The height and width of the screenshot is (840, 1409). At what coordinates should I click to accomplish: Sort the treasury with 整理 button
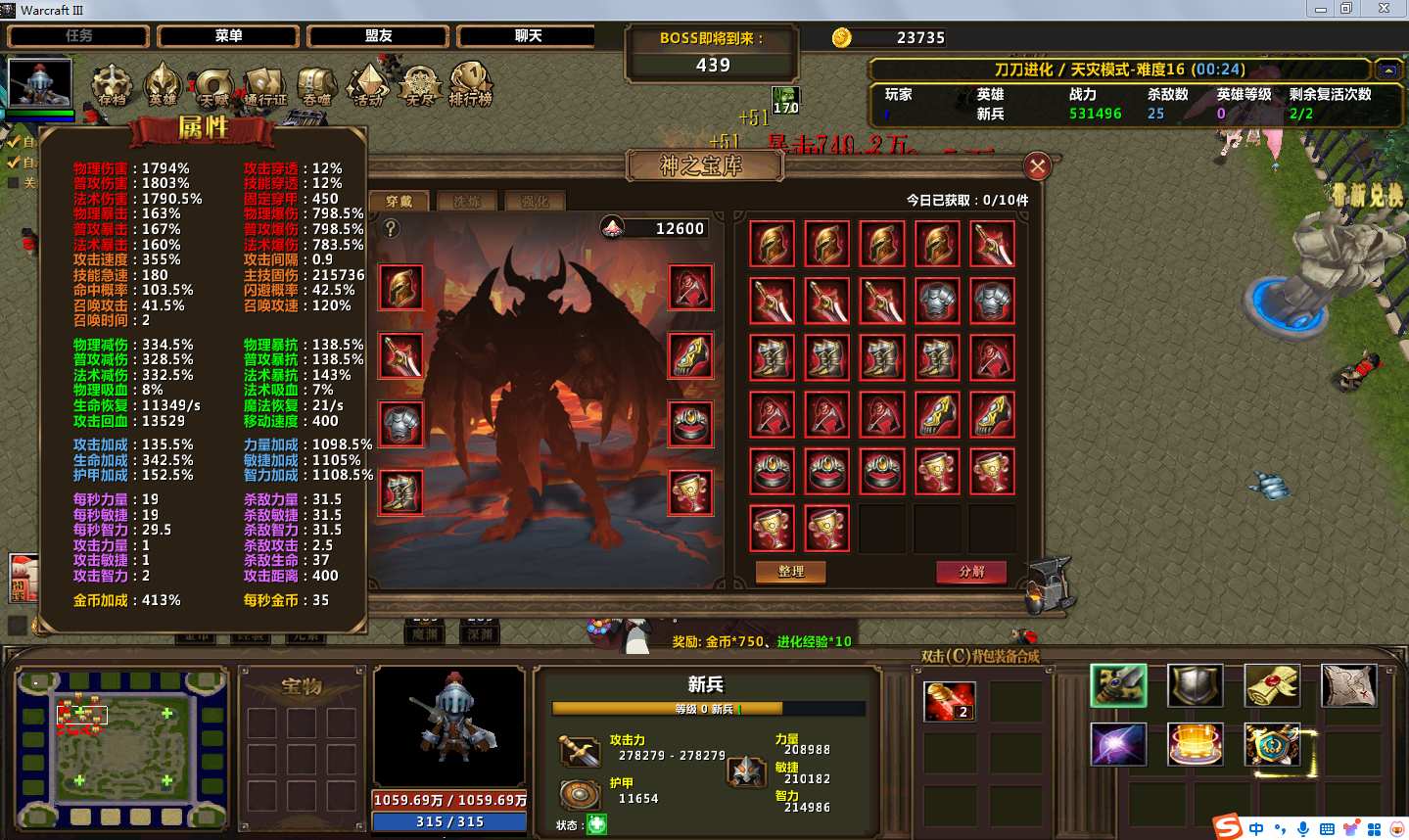[x=790, y=572]
